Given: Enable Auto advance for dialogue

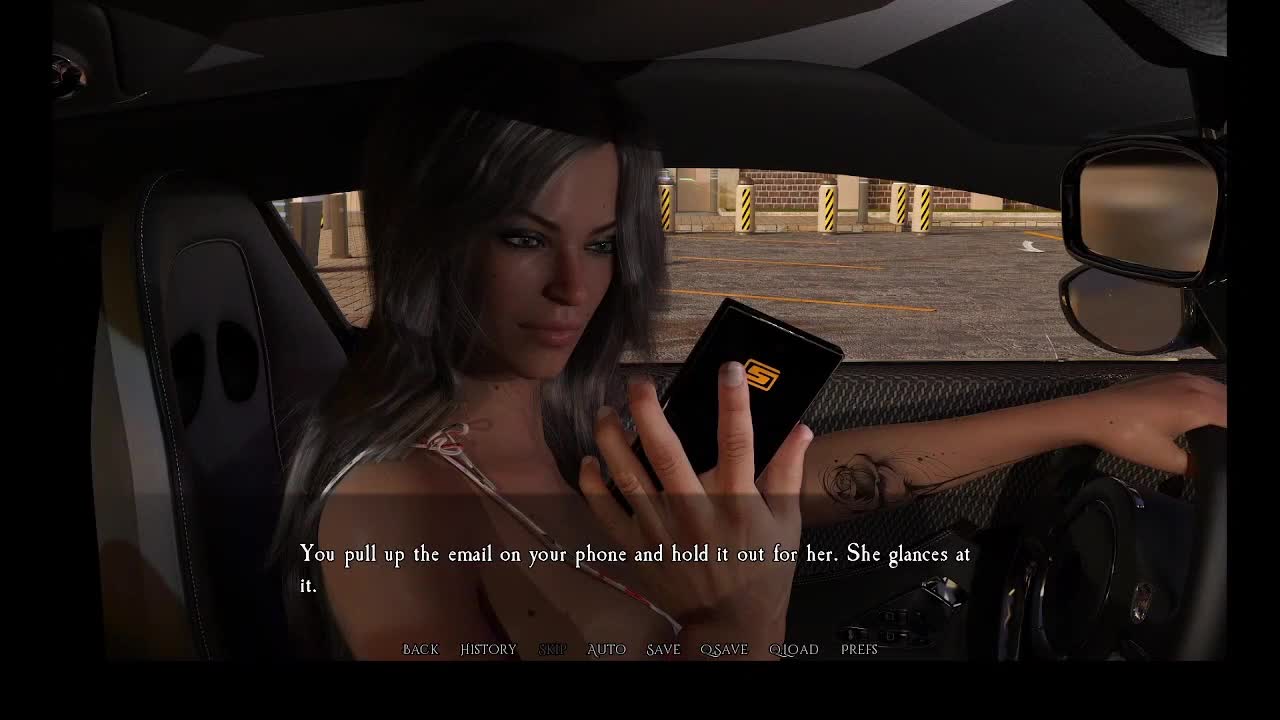Looking at the screenshot, I should click(x=606, y=650).
